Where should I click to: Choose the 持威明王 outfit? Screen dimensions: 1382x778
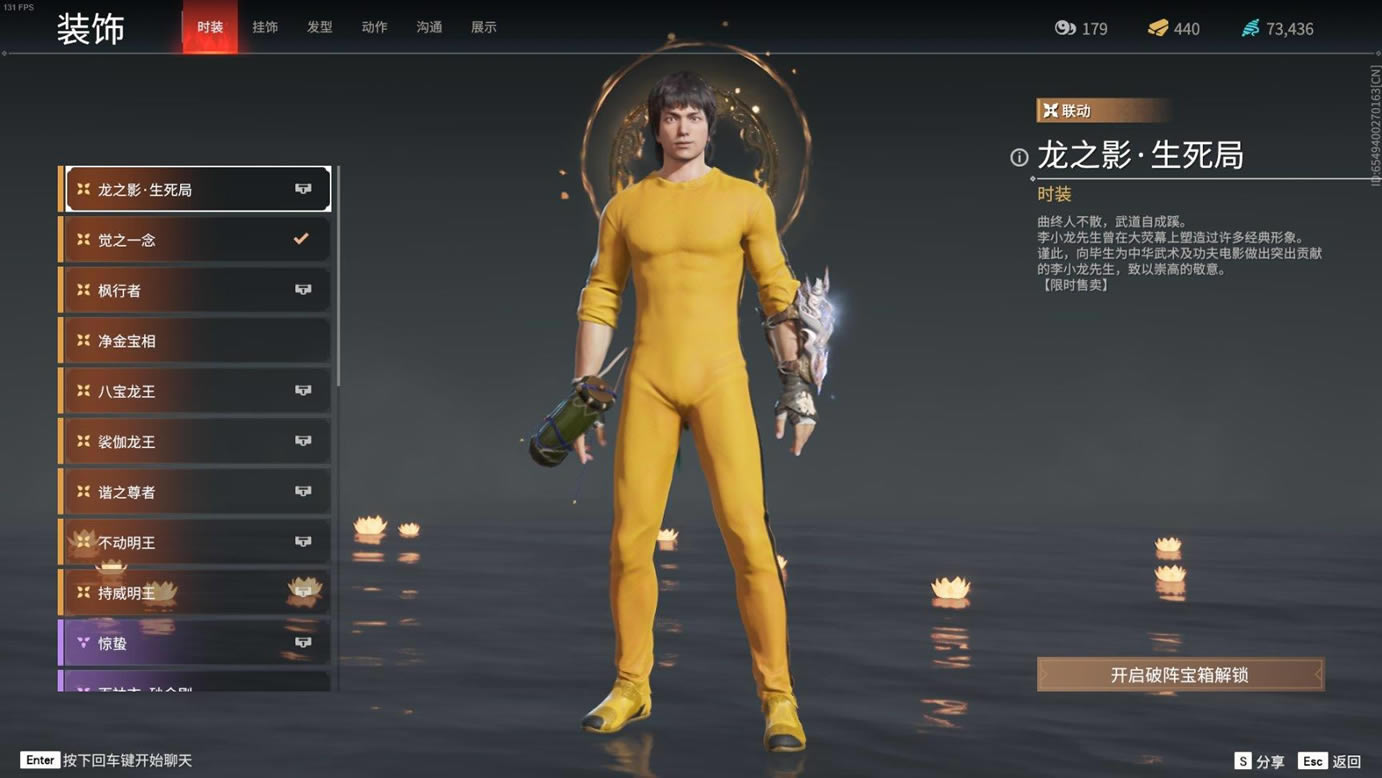[x=197, y=593]
